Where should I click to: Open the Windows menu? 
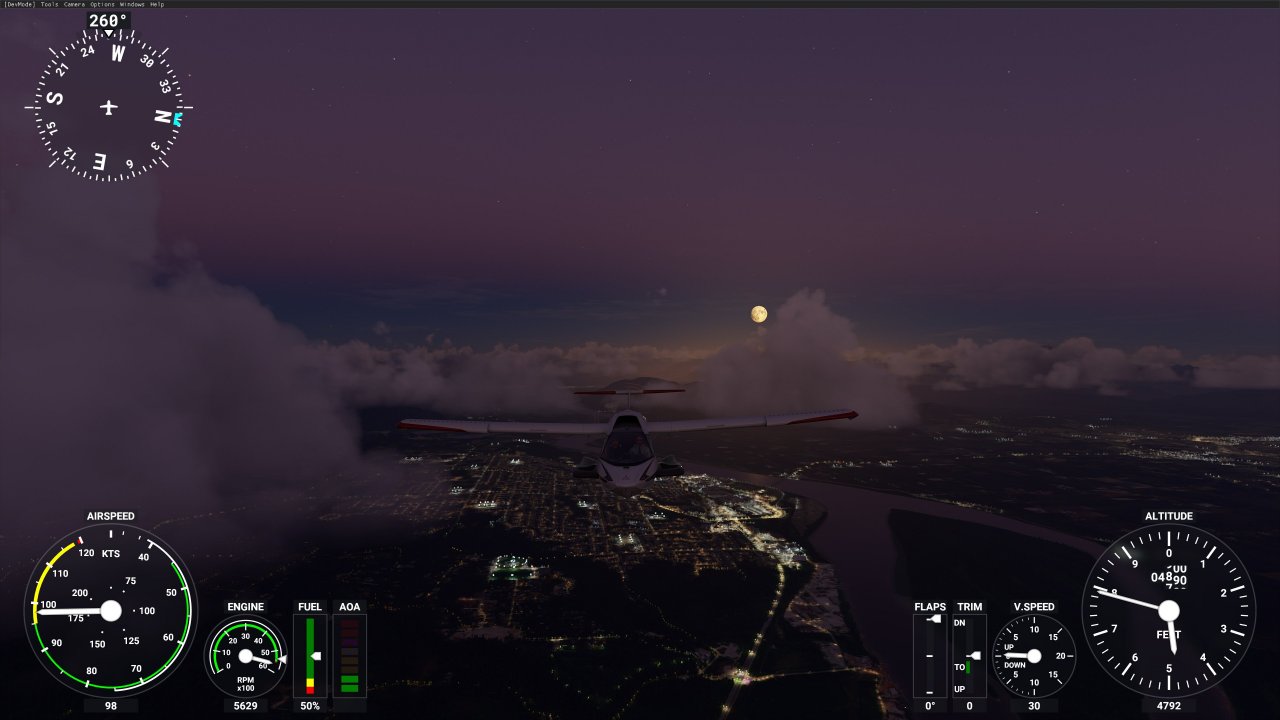[131, 4]
